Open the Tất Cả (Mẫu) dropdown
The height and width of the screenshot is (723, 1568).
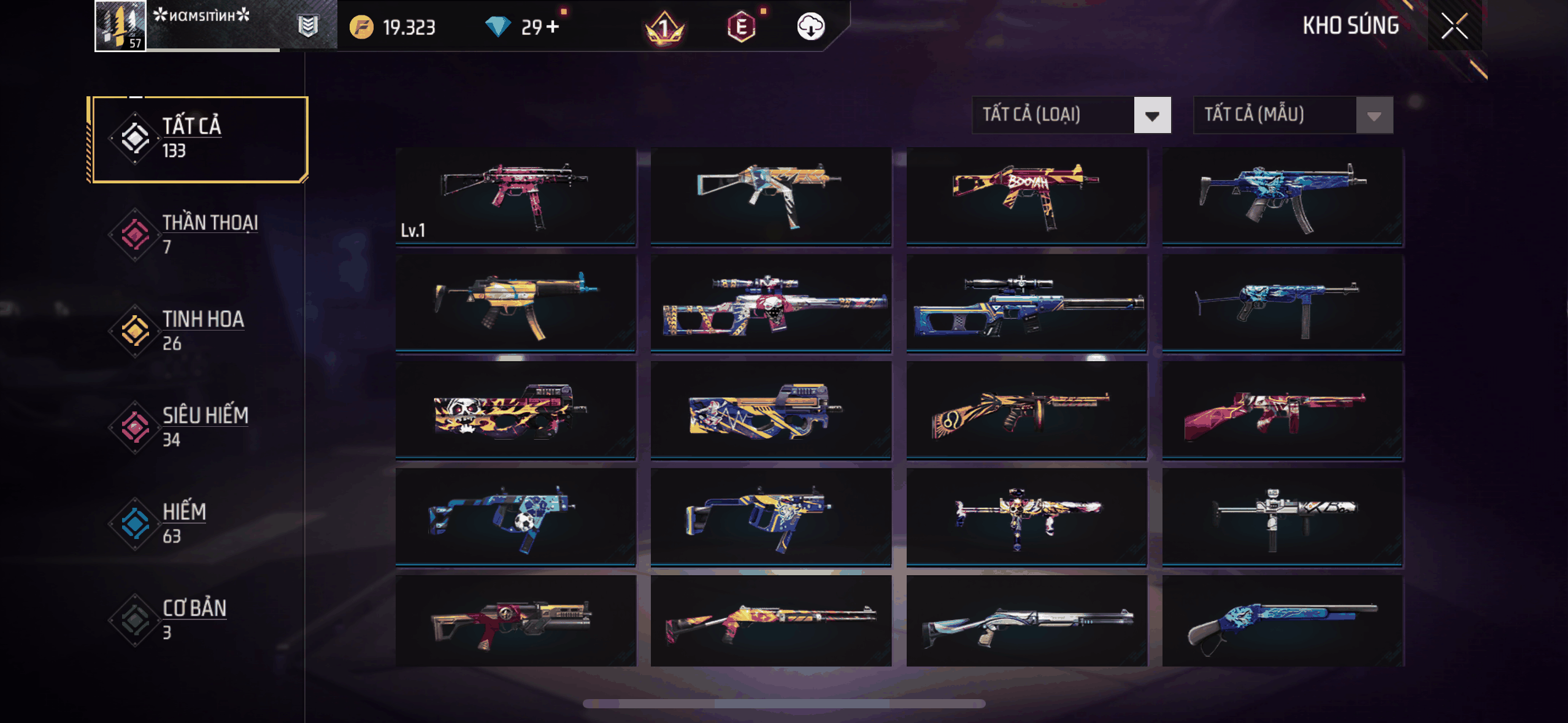[1293, 115]
